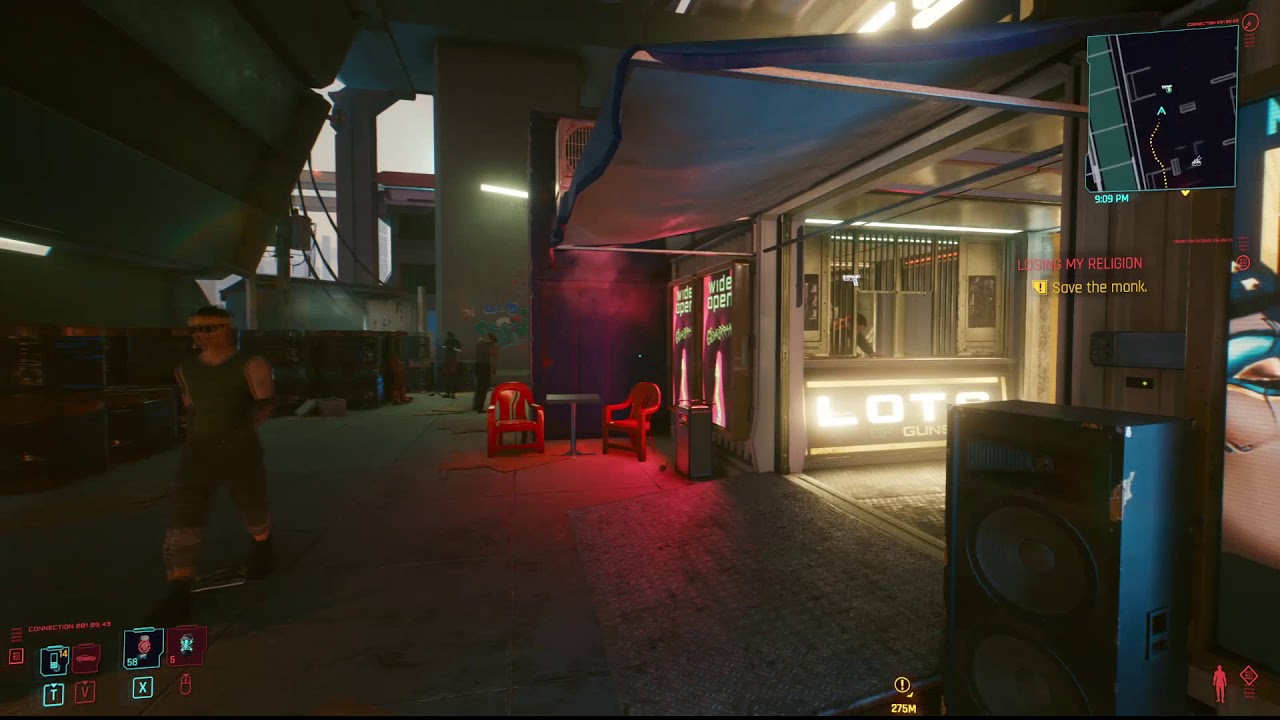The image size is (1280, 720).
Task: Toggle the X keybind prompt
Action: point(142,688)
